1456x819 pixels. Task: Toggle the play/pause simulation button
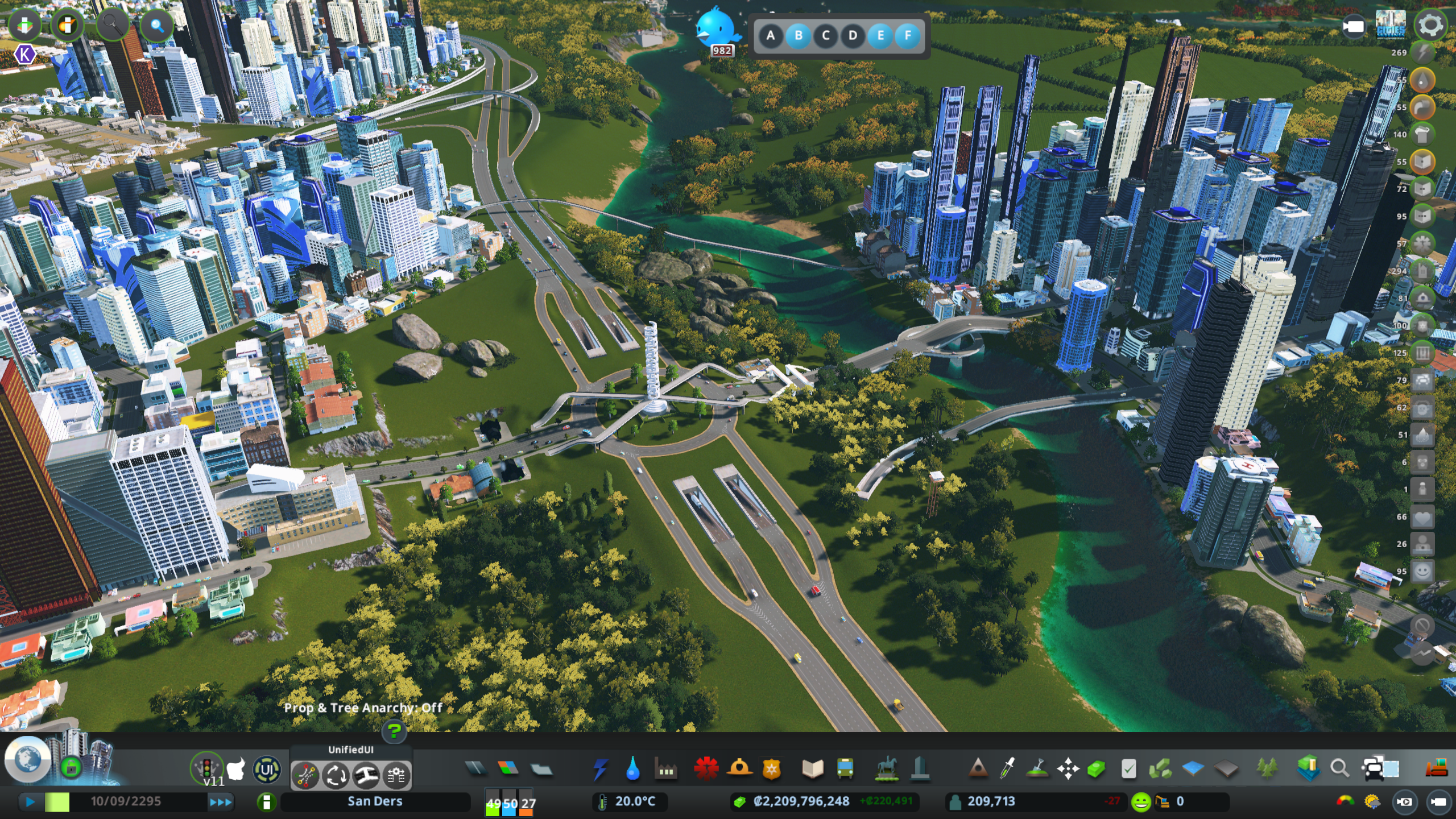[x=30, y=802]
